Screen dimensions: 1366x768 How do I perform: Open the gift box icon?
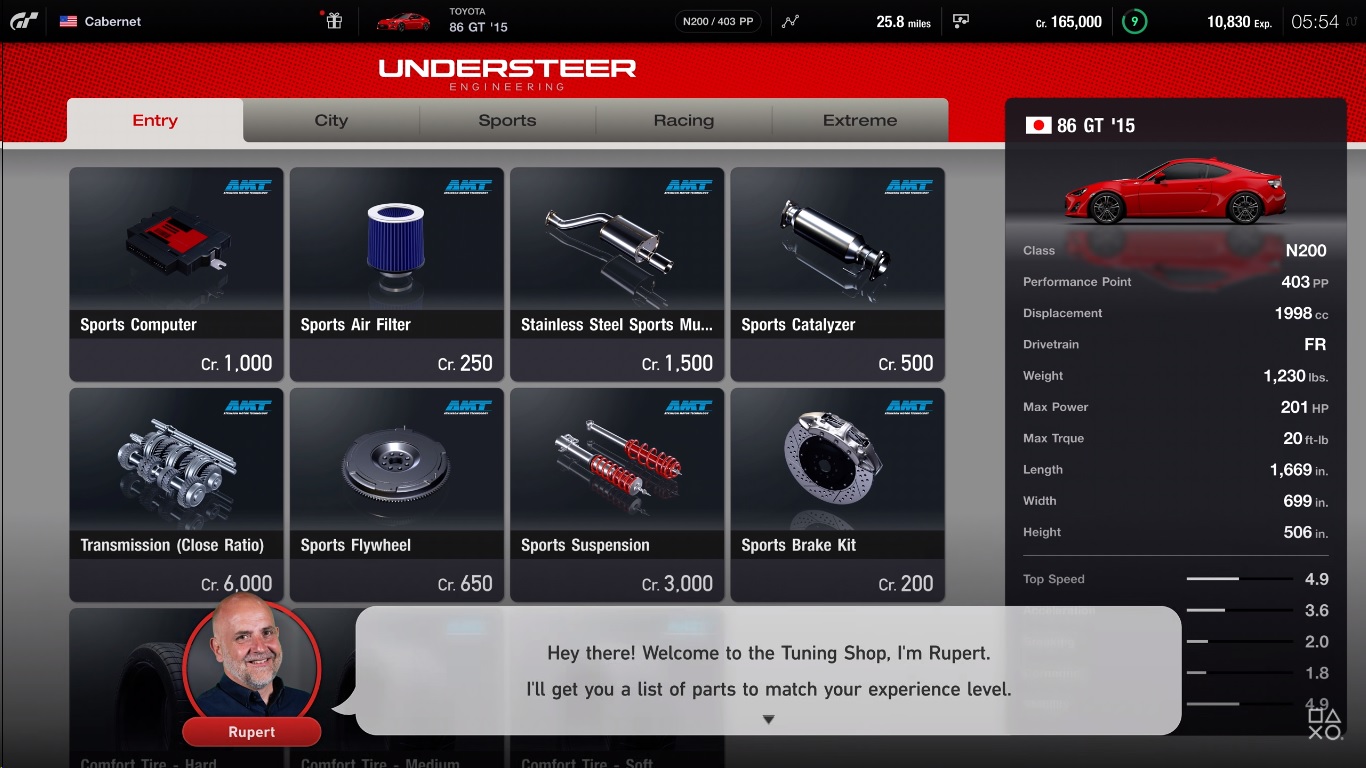click(x=334, y=21)
